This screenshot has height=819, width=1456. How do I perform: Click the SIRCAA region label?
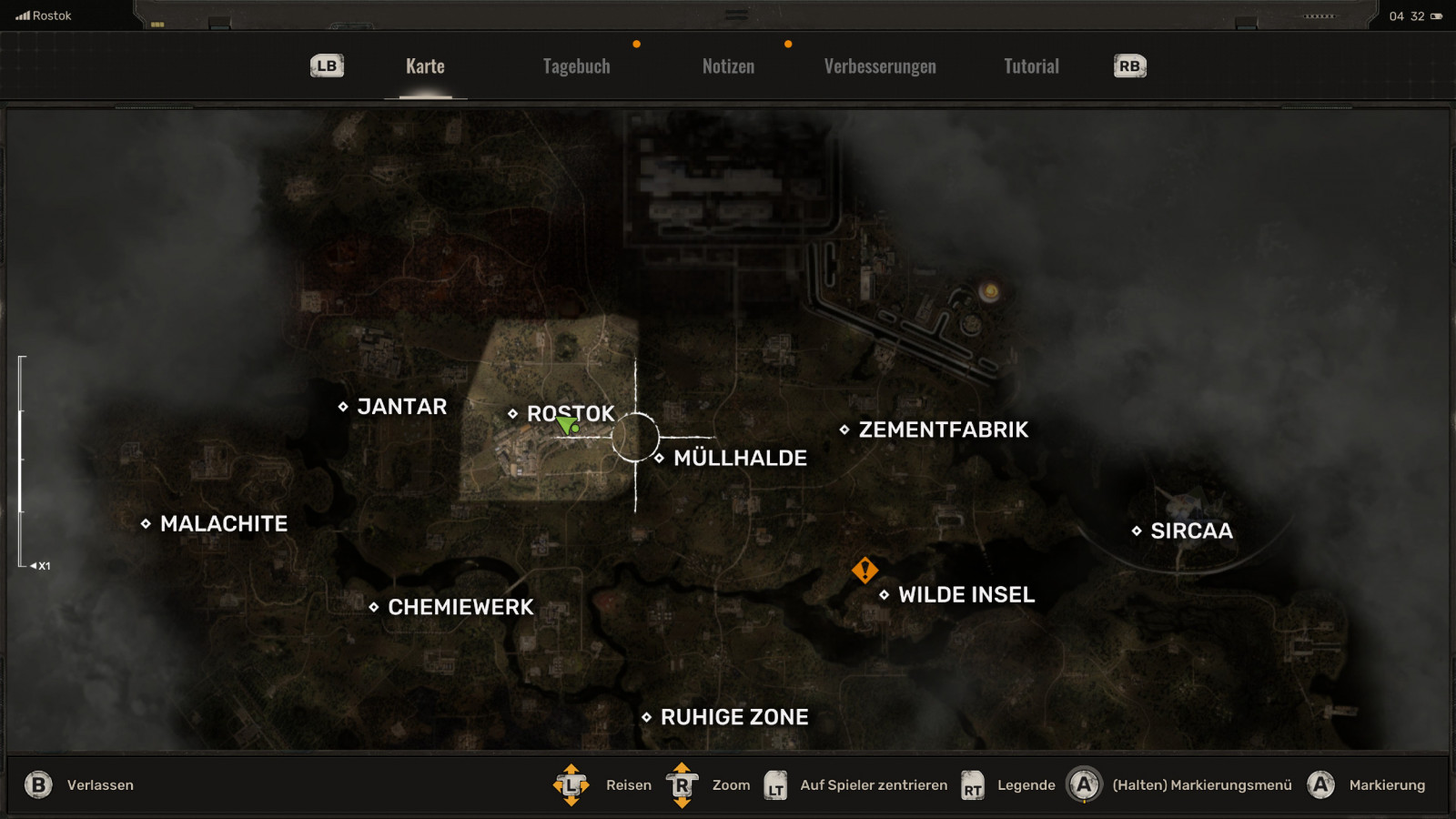[x=1190, y=531]
